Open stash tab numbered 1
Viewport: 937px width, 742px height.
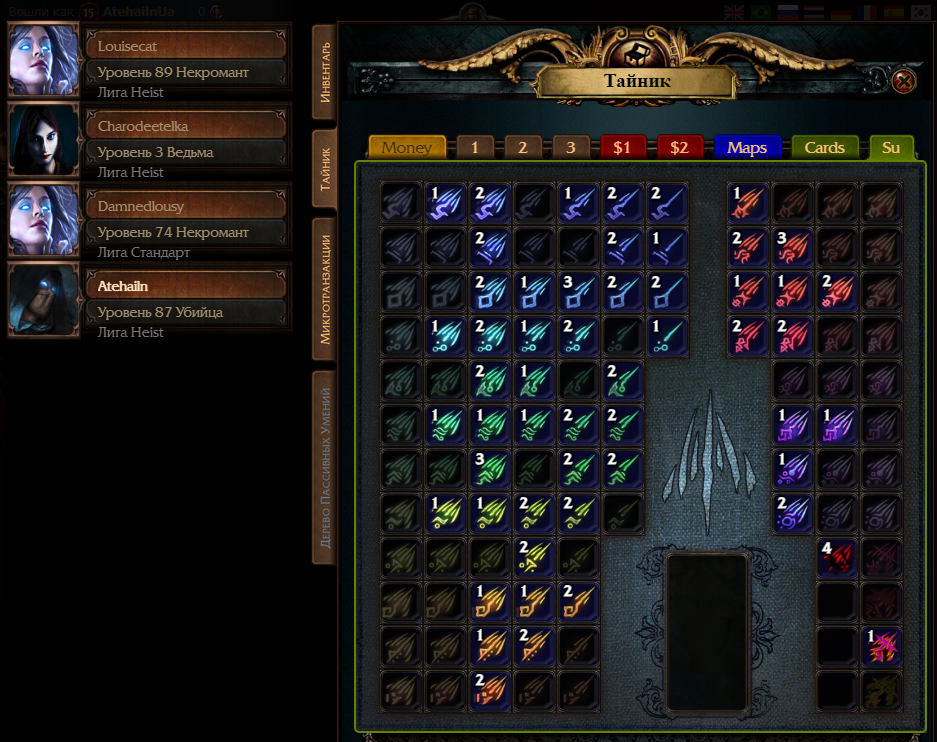475,147
